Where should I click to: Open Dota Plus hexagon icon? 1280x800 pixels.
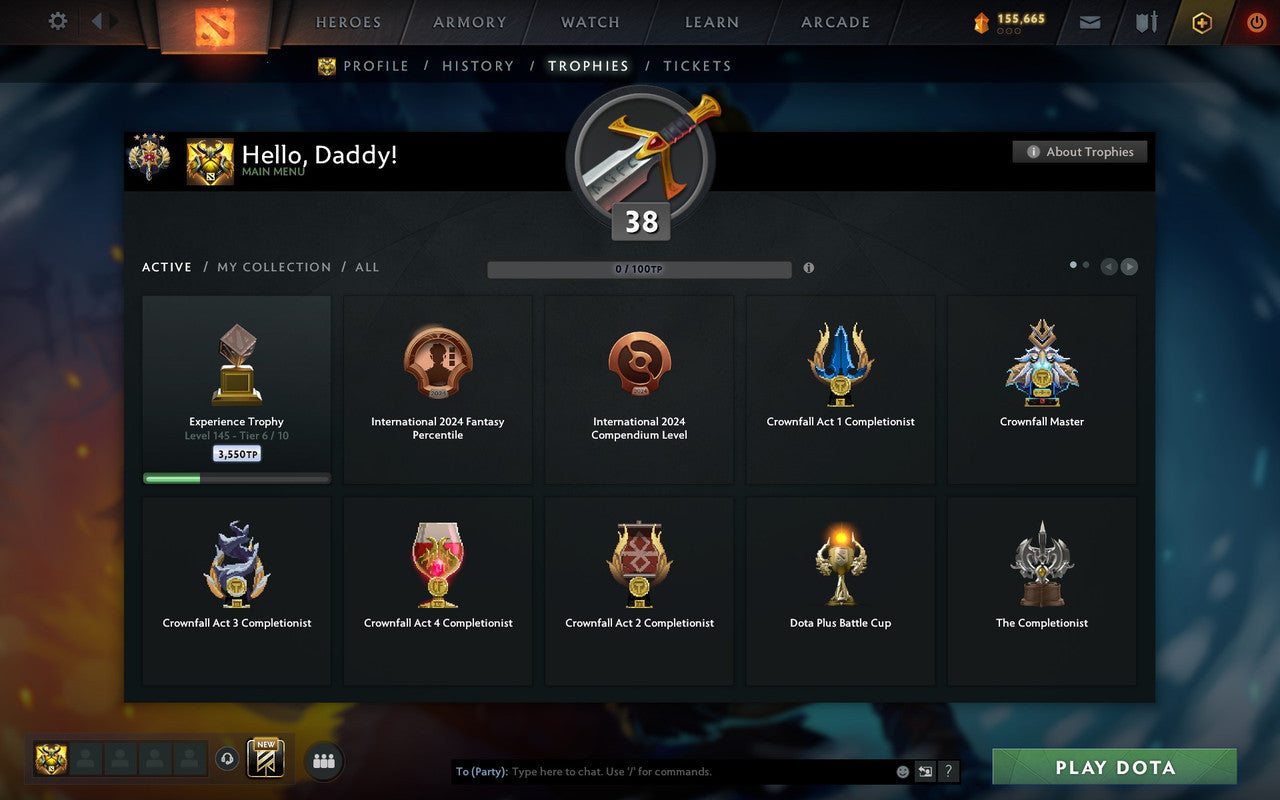pyautogui.click(x=1201, y=22)
